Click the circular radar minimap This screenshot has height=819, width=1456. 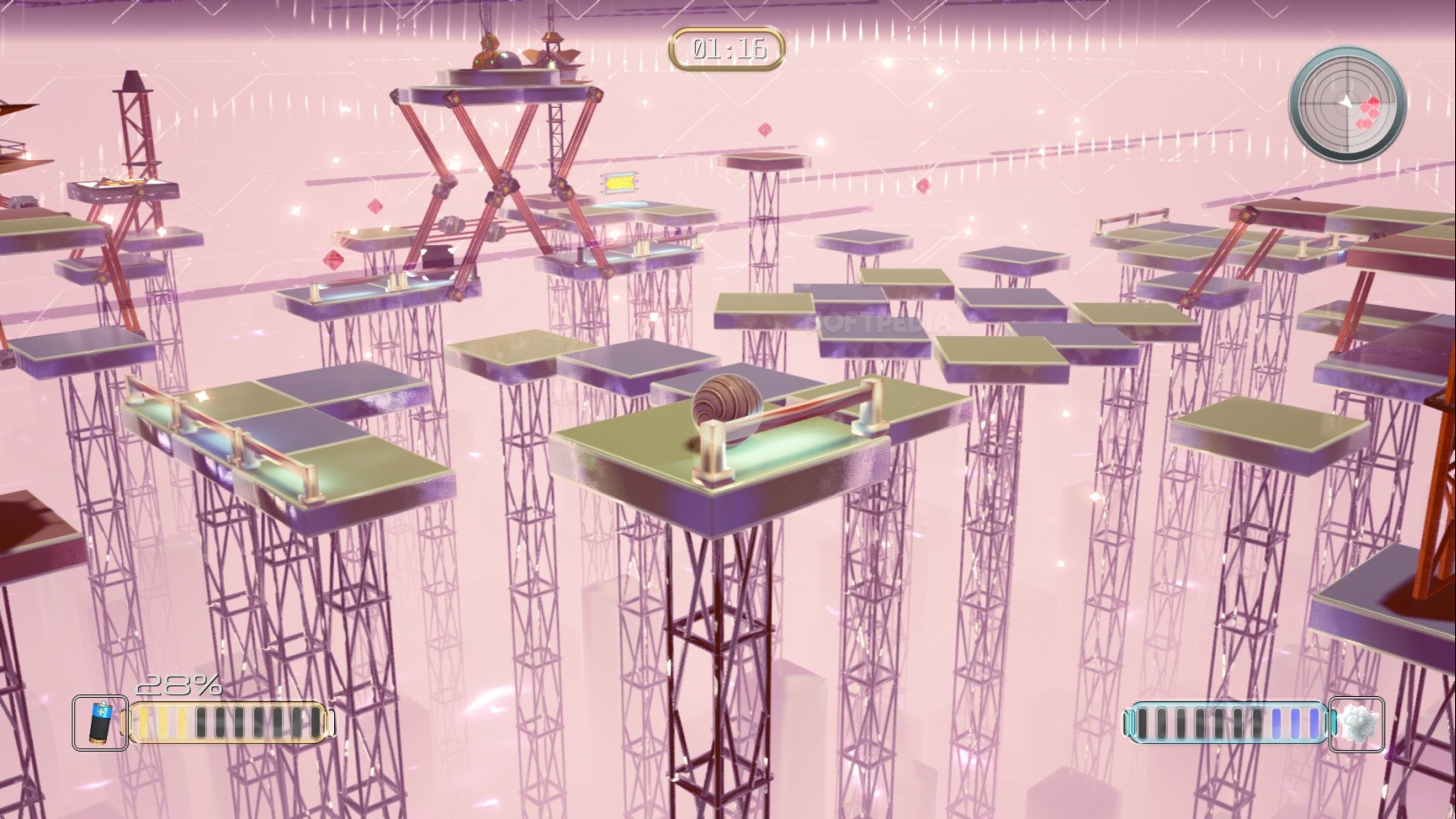pyautogui.click(x=1347, y=104)
